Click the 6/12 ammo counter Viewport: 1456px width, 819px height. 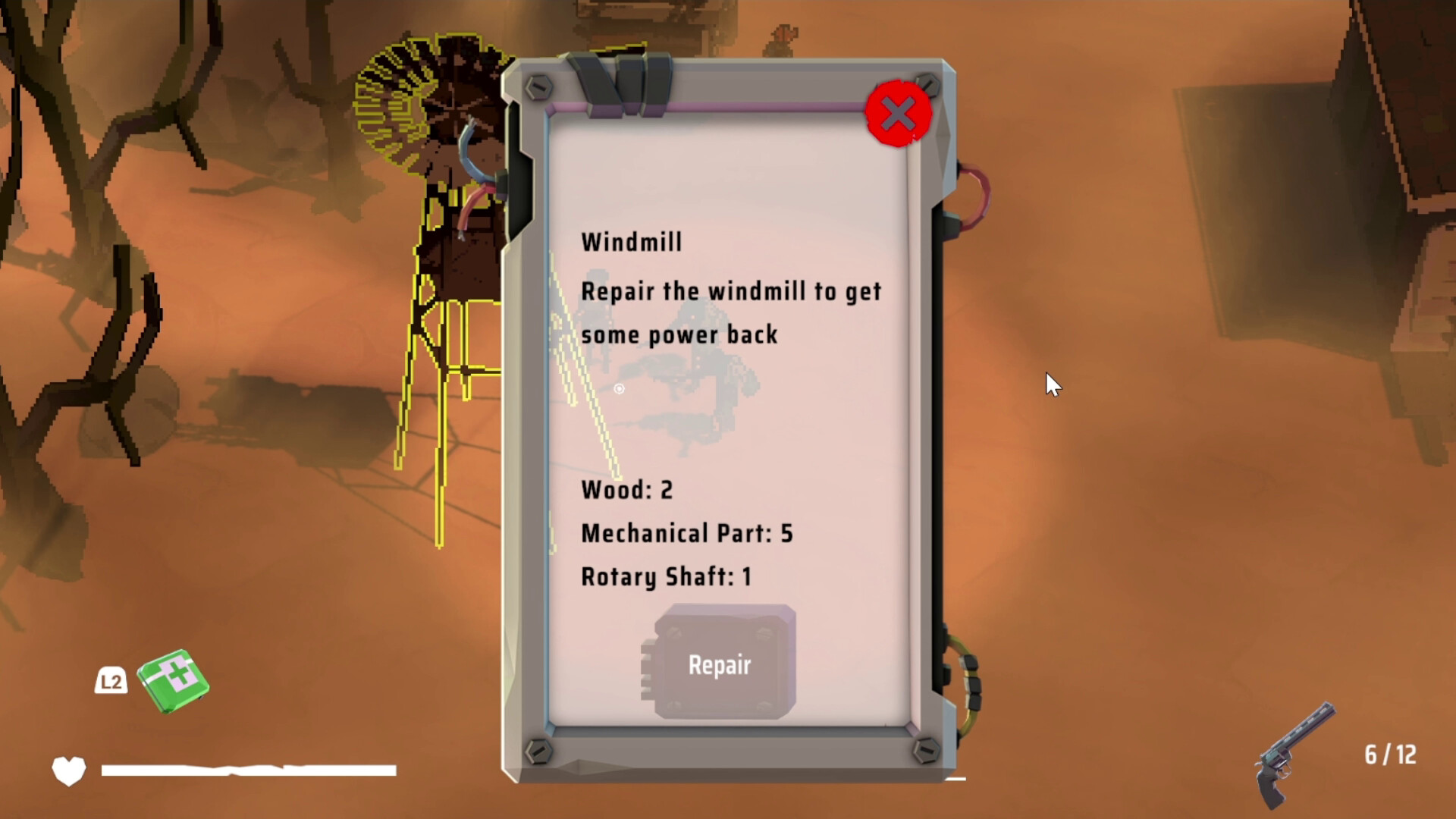click(1389, 755)
